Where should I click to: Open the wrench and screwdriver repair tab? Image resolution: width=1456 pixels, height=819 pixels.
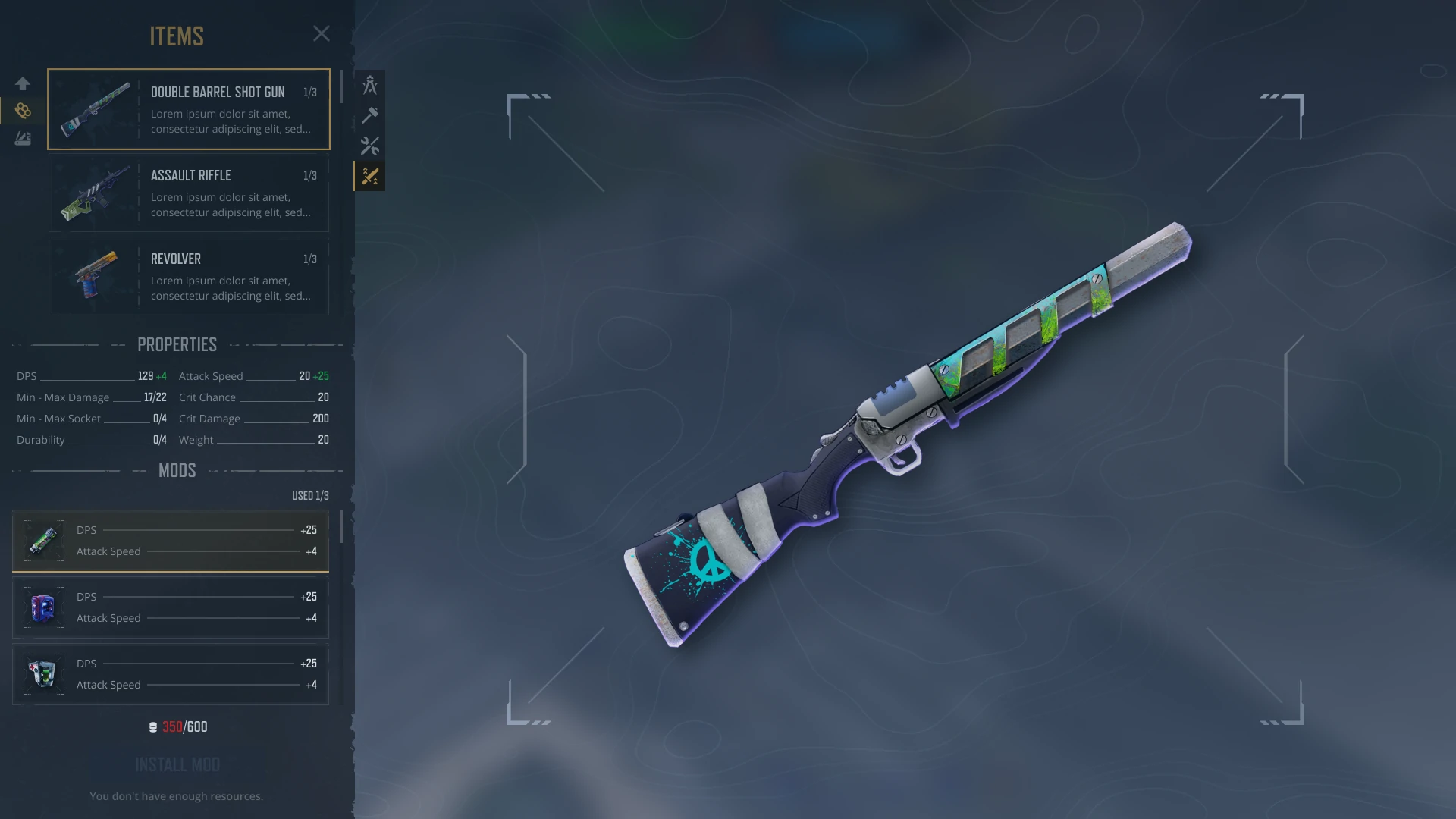[370, 146]
